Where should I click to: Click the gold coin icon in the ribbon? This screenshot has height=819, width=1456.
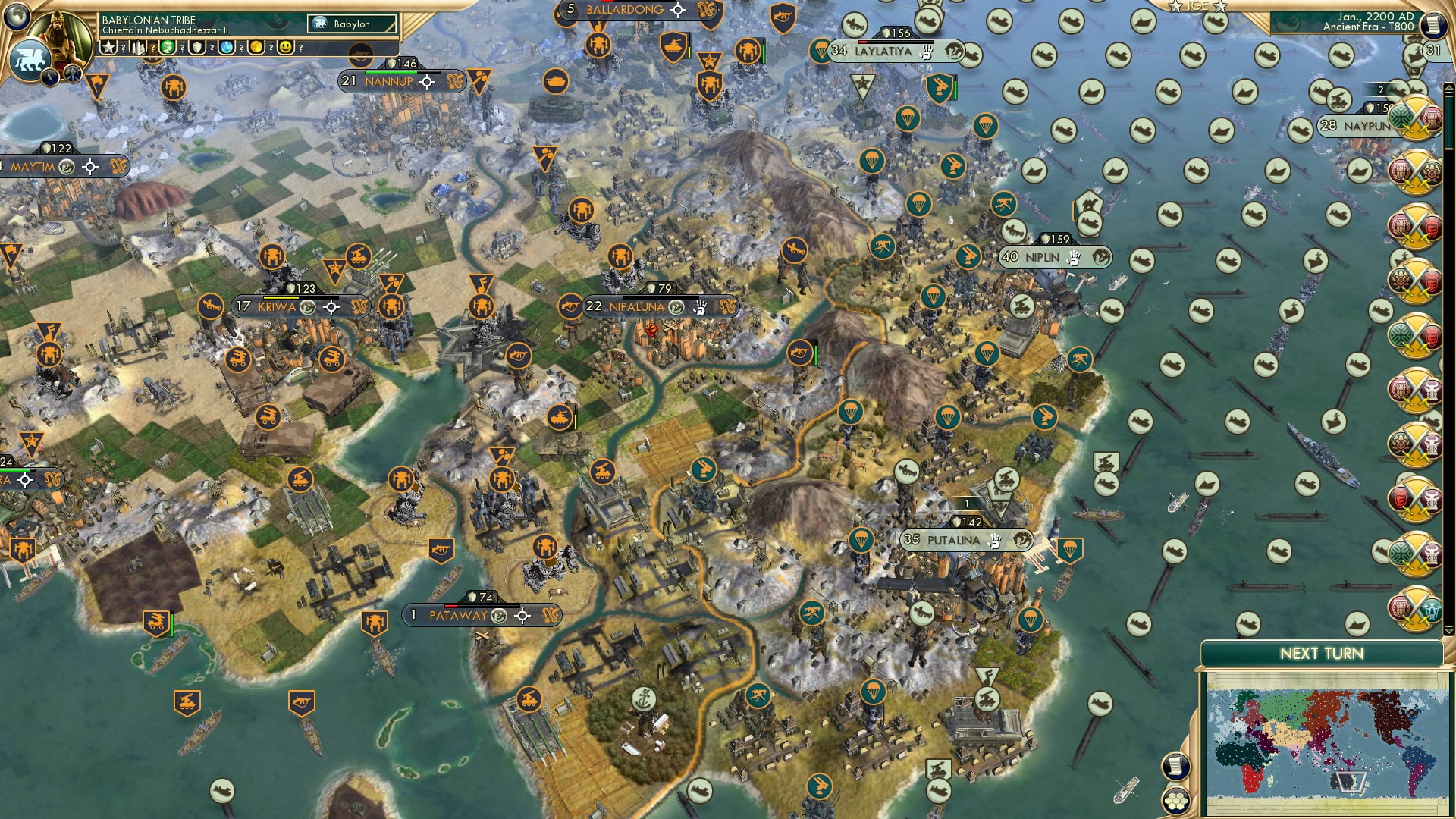click(257, 48)
